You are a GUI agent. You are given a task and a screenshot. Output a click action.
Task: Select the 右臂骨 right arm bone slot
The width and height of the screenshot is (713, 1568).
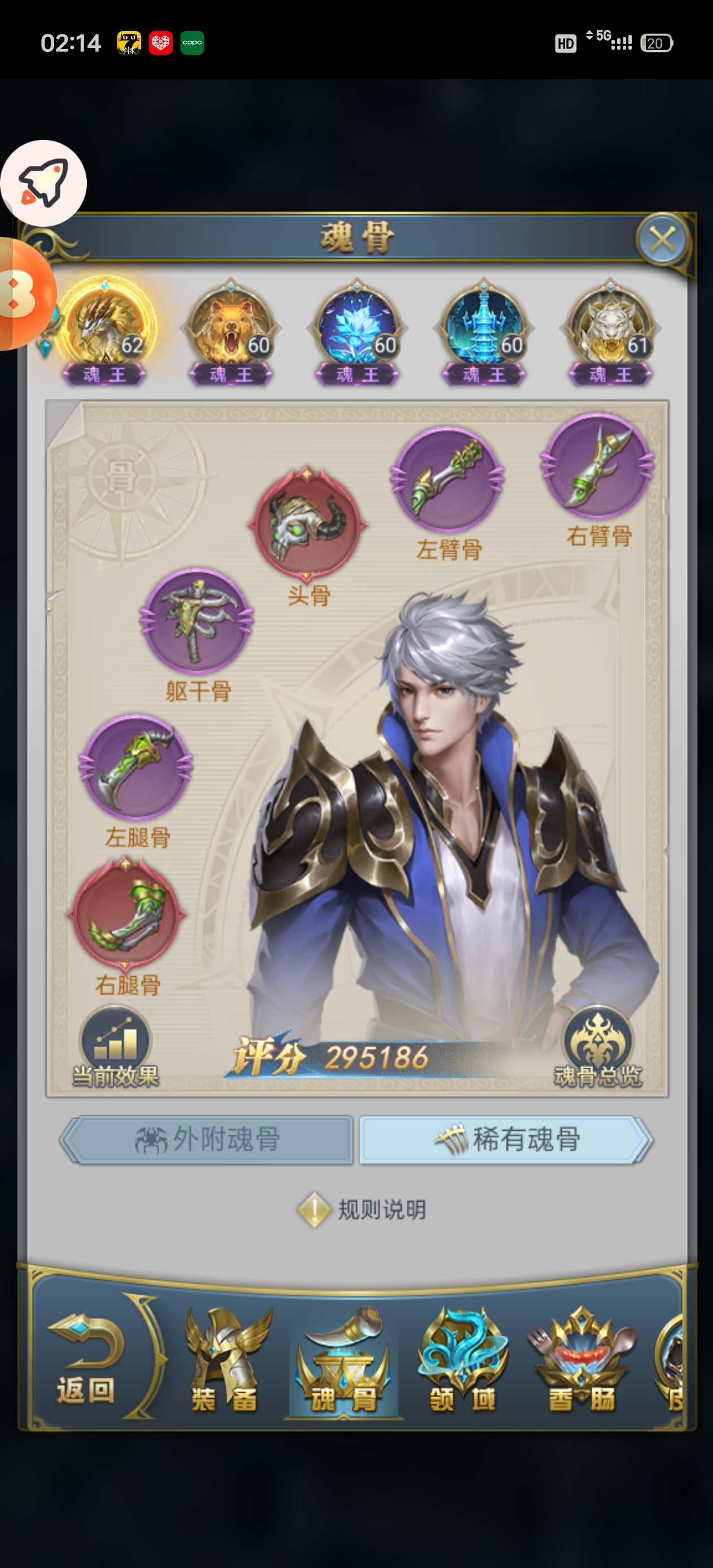(x=597, y=466)
